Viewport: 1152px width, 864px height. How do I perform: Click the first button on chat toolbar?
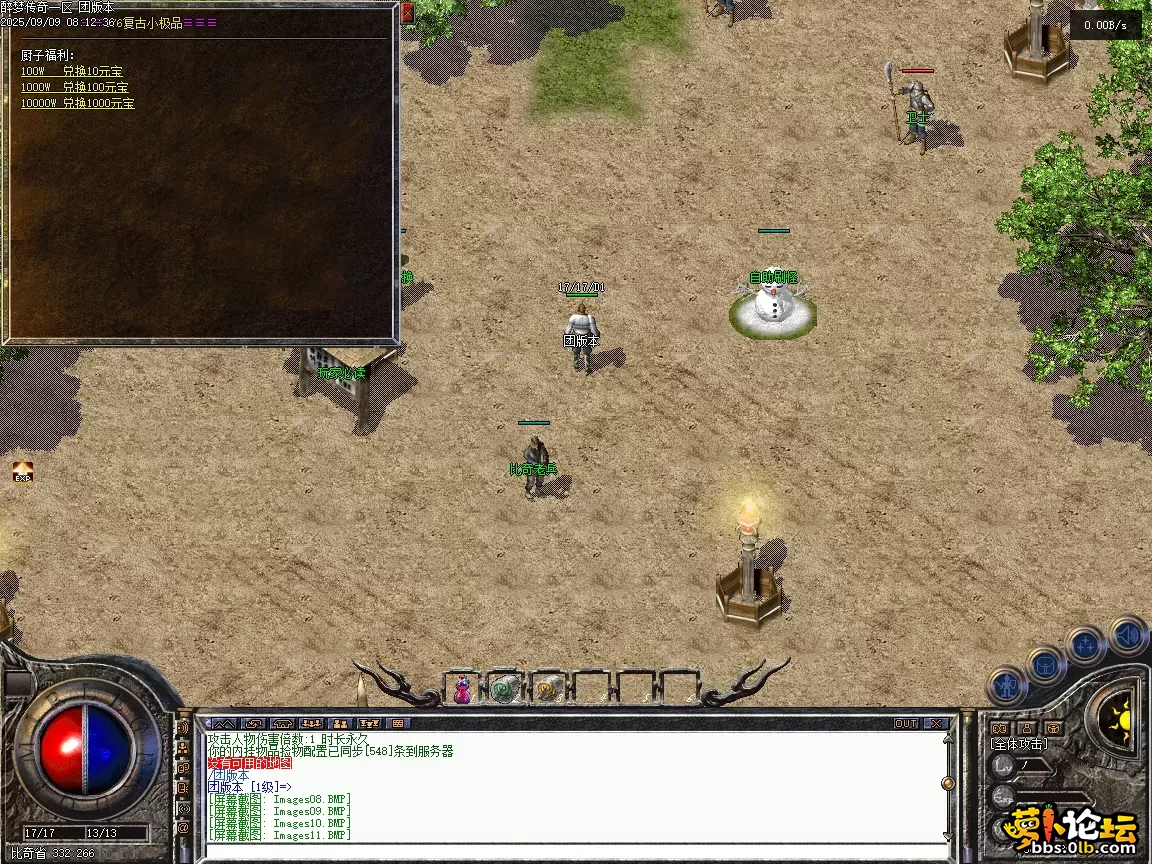(223, 723)
